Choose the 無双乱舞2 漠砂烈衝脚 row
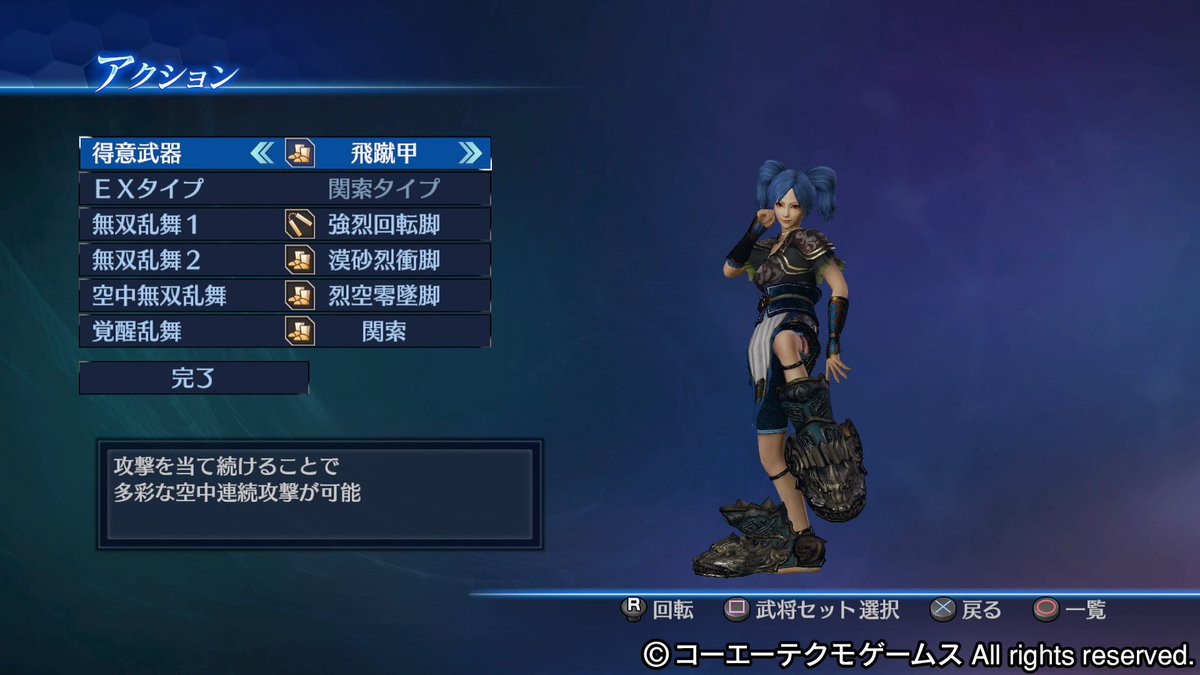 285,260
